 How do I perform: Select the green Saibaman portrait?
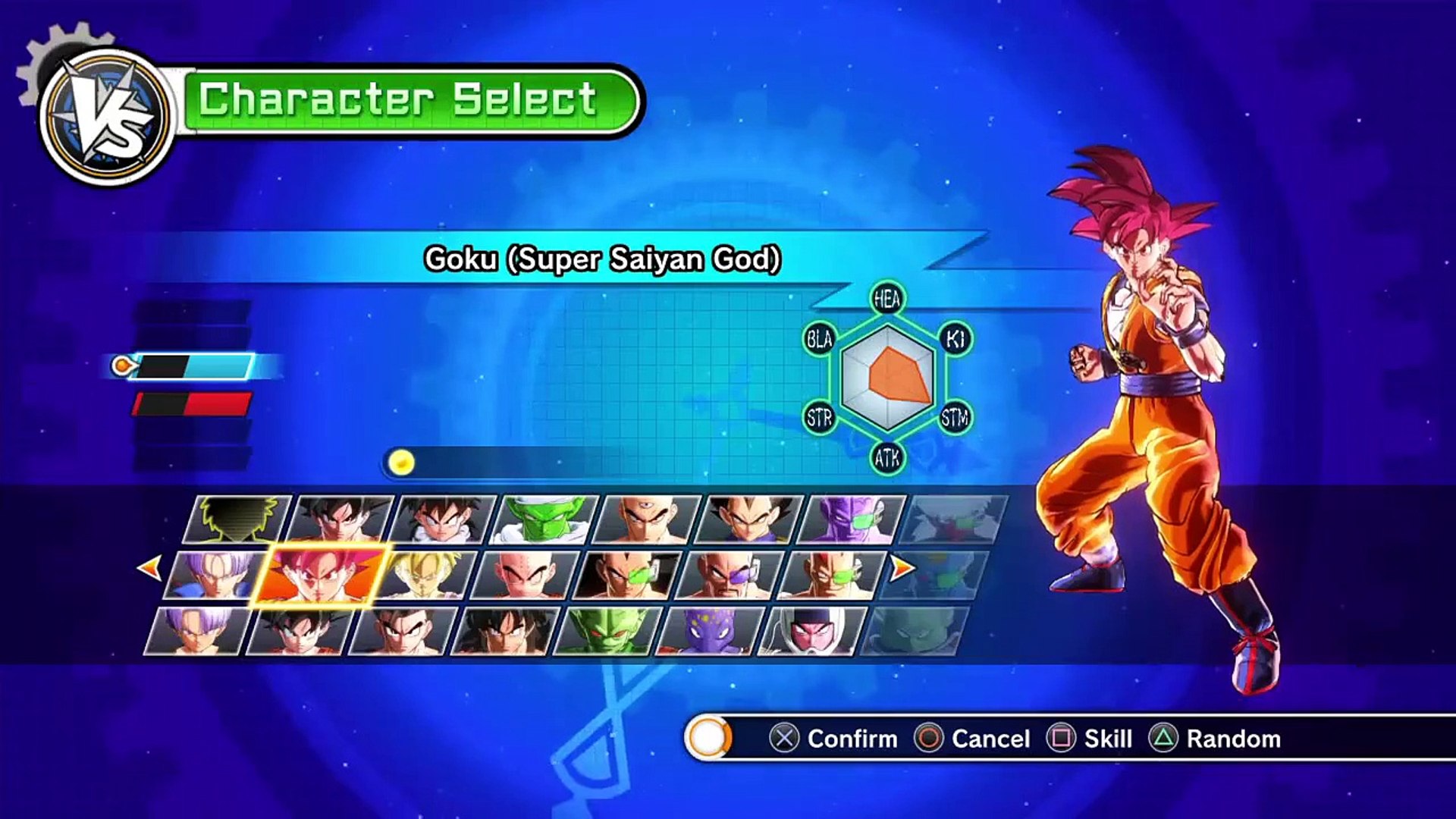608,631
